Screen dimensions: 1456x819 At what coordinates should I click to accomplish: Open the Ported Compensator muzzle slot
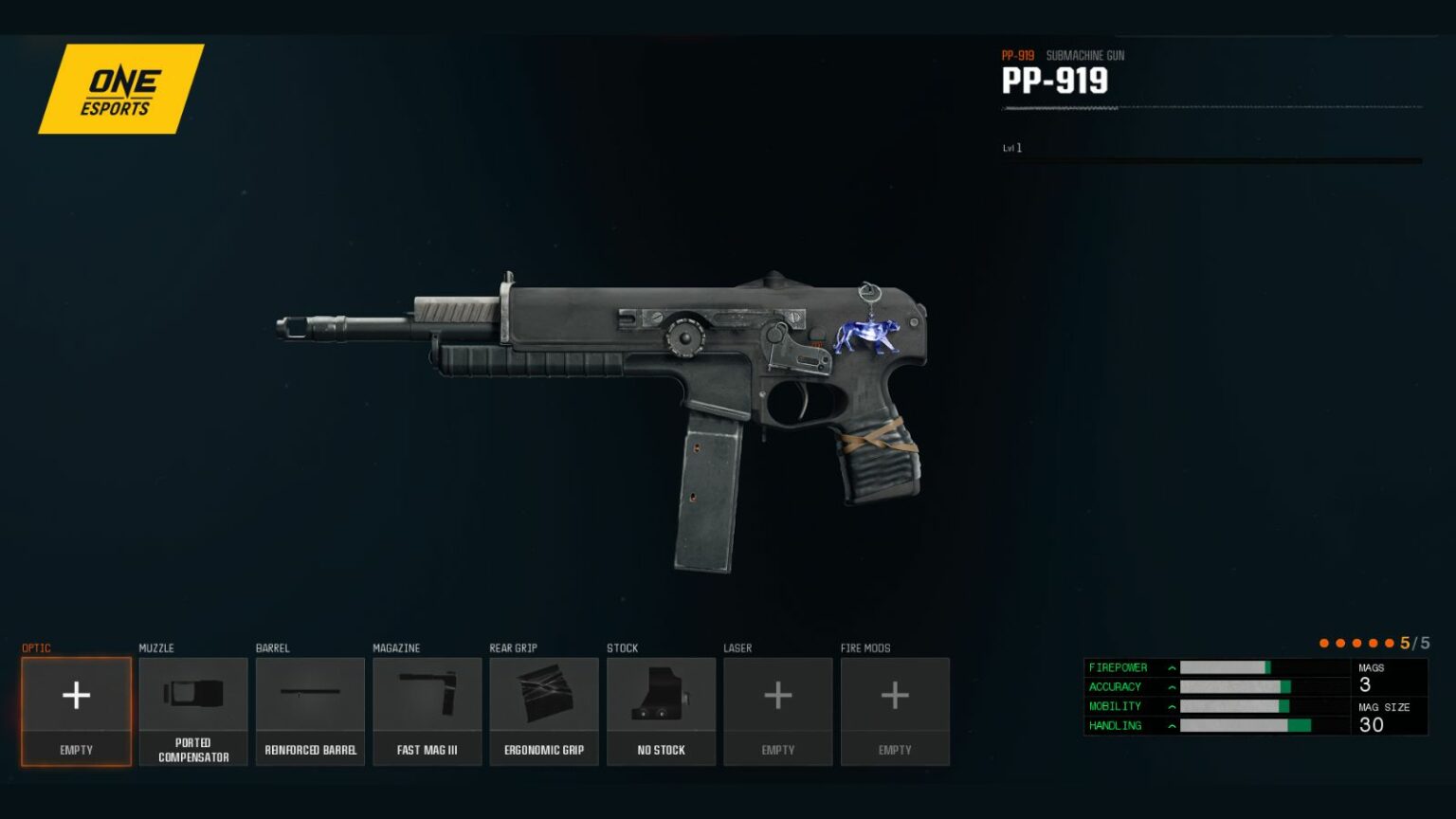point(193,711)
